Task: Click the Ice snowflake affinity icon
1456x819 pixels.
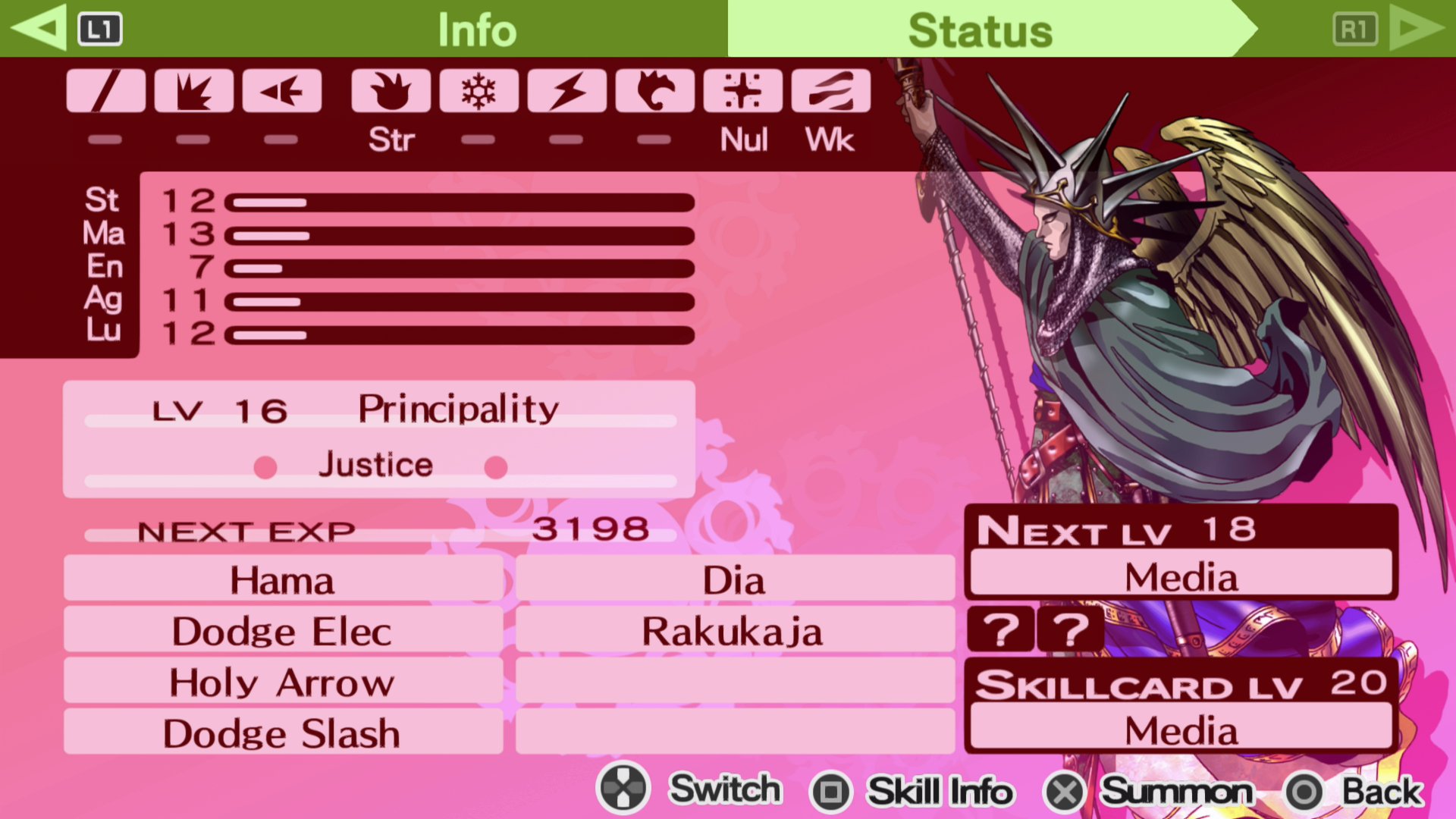Action: pyautogui.click(x=478, y=91)
